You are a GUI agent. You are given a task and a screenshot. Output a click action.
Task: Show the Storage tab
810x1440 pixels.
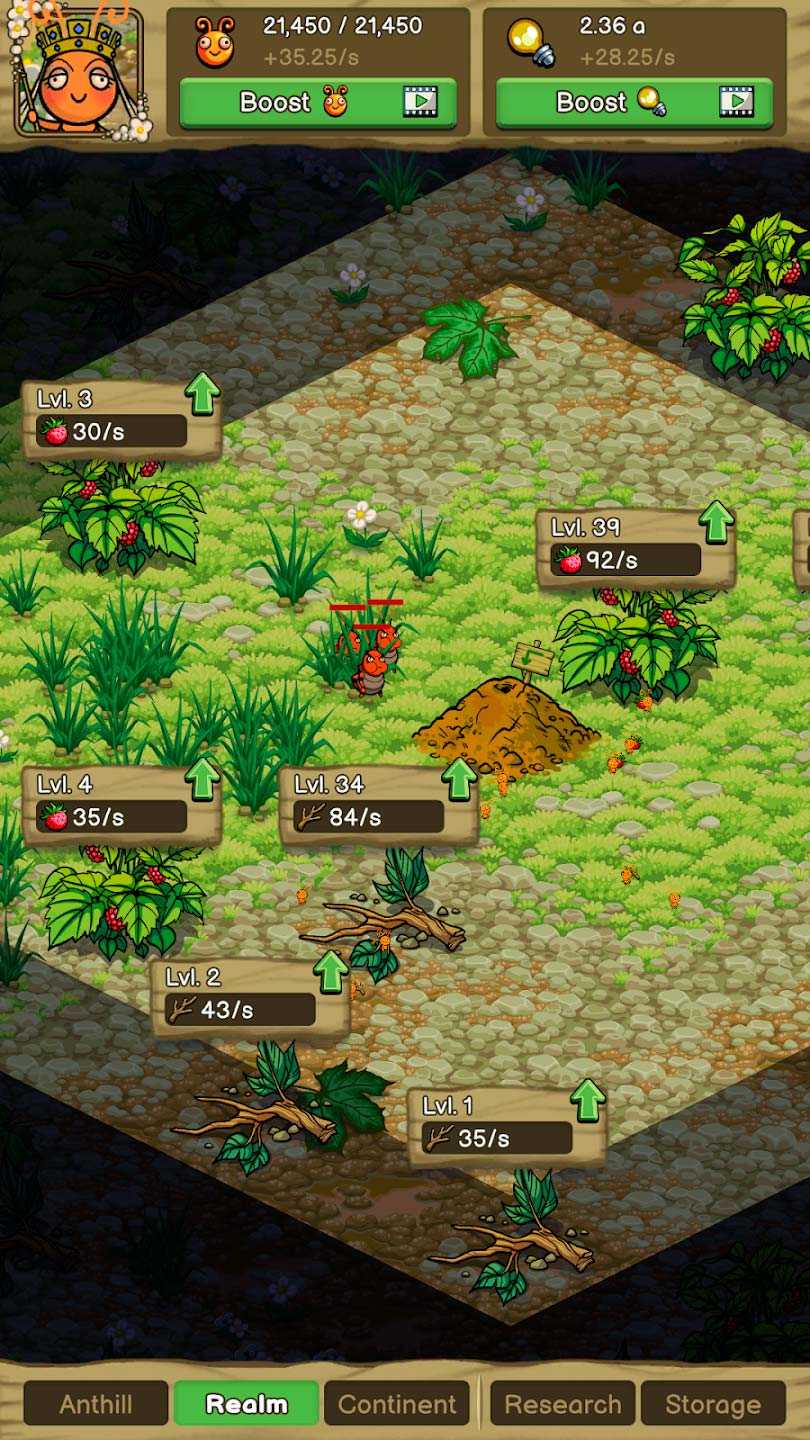click(712, 1403)
